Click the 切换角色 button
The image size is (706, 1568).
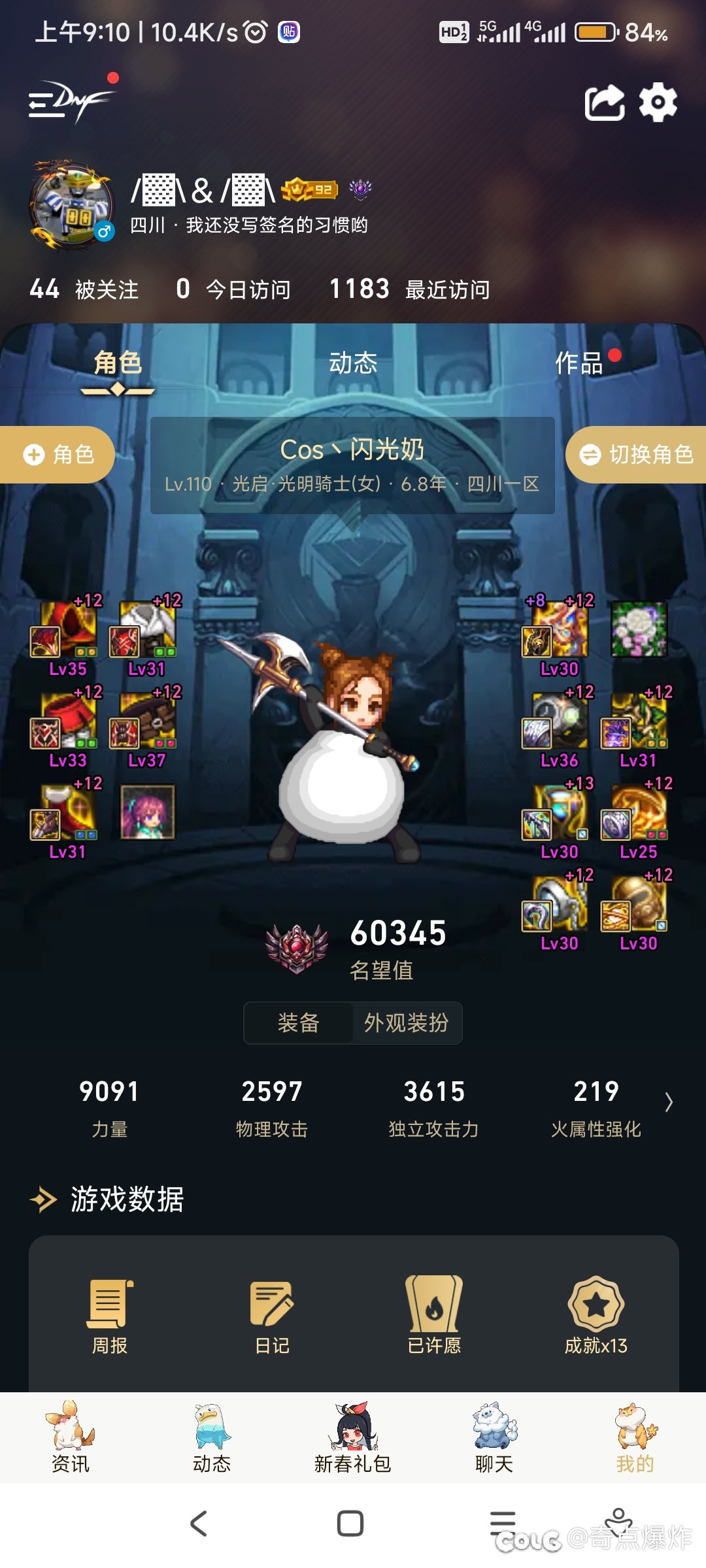pyautogui.click(x=637, y=455)
